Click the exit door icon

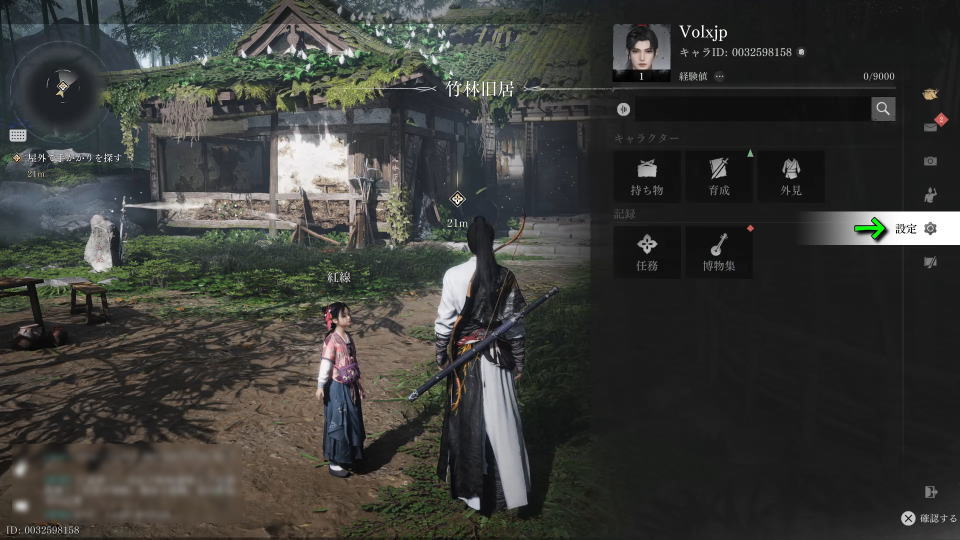tap(932, 491)
